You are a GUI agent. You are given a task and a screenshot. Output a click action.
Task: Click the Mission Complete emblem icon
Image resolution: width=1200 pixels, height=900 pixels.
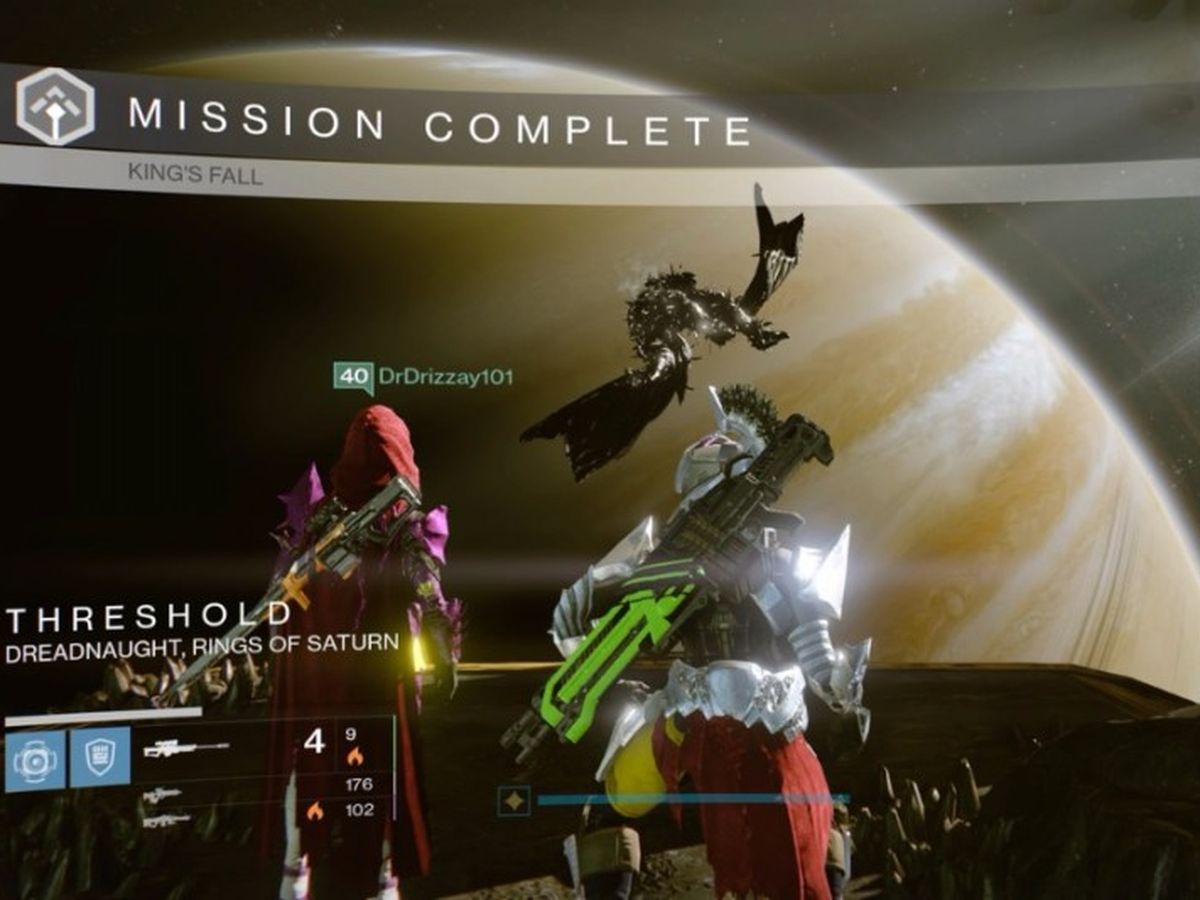pyautogui.click(x=55, y=106)
